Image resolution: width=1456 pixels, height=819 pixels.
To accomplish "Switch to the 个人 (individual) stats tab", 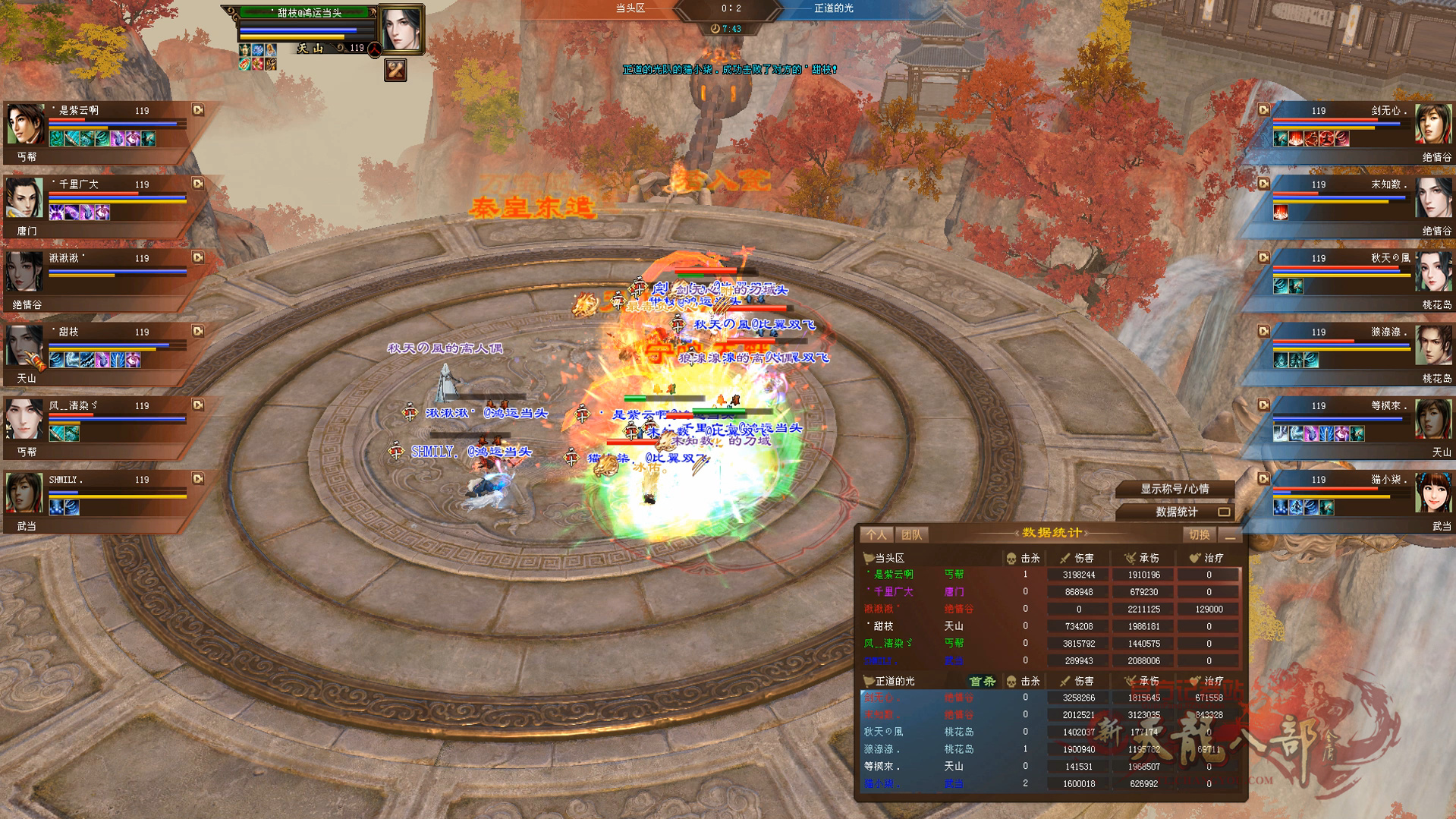I will pyautogui.click(x=876, y=535).
